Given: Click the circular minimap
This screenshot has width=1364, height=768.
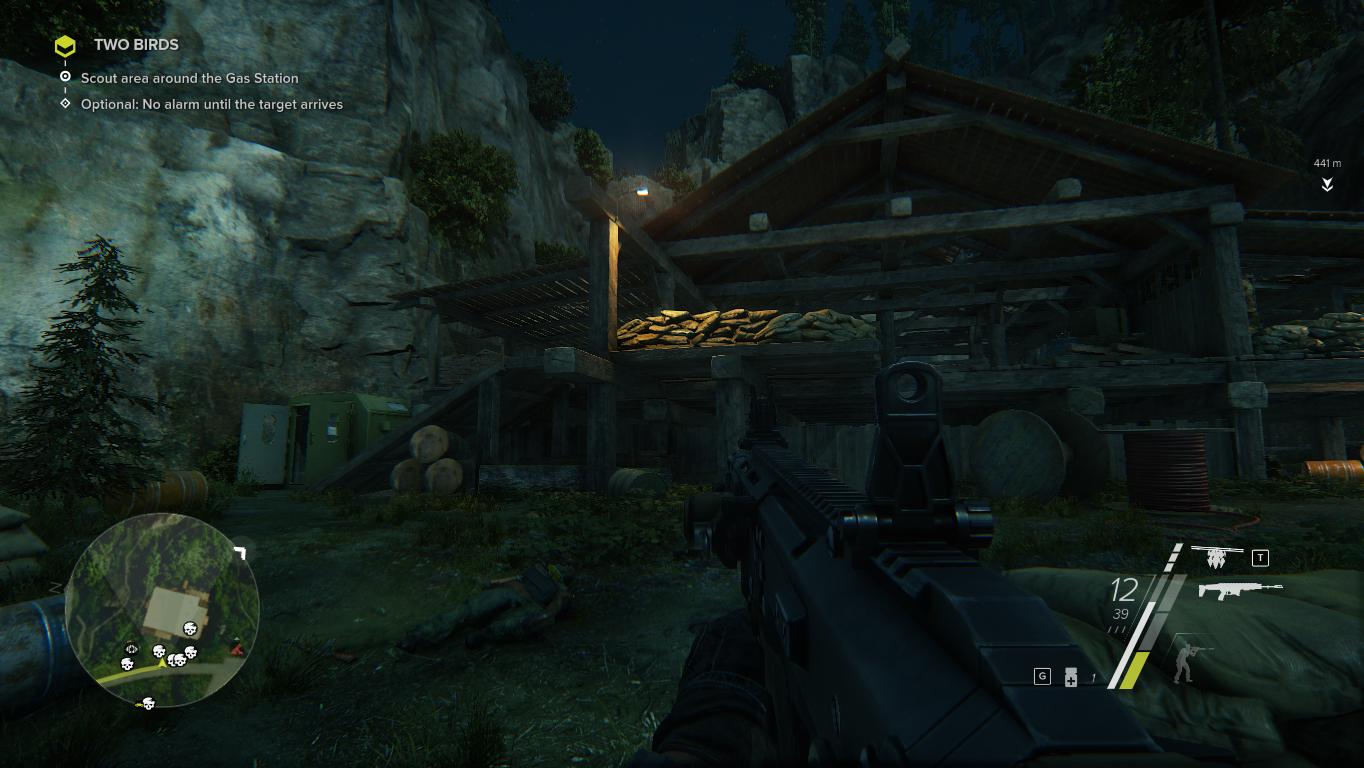Looking at the screenshot, I should click(x=162, y=608).
